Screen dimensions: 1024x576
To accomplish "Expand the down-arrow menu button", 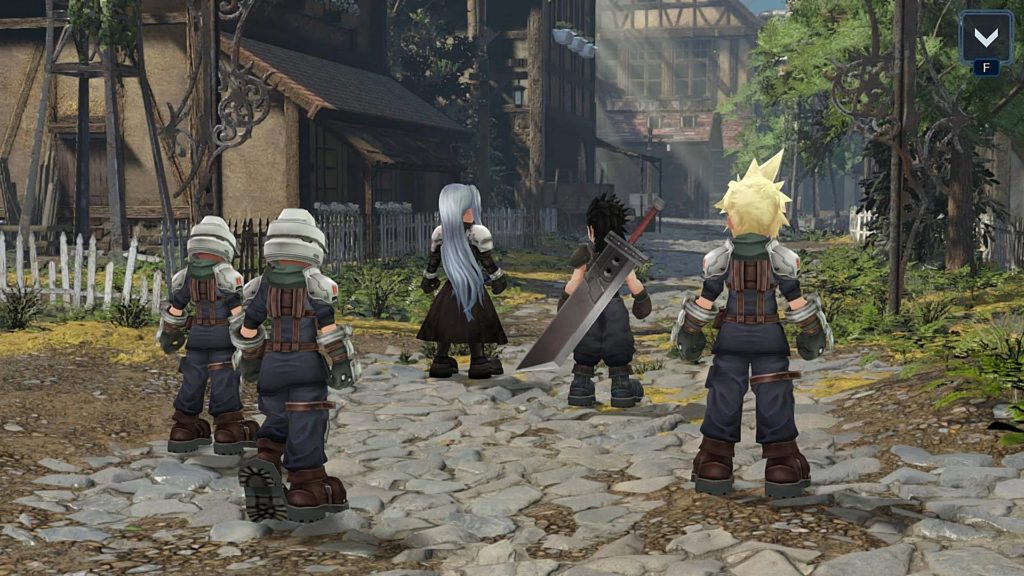I will (985, 38).
